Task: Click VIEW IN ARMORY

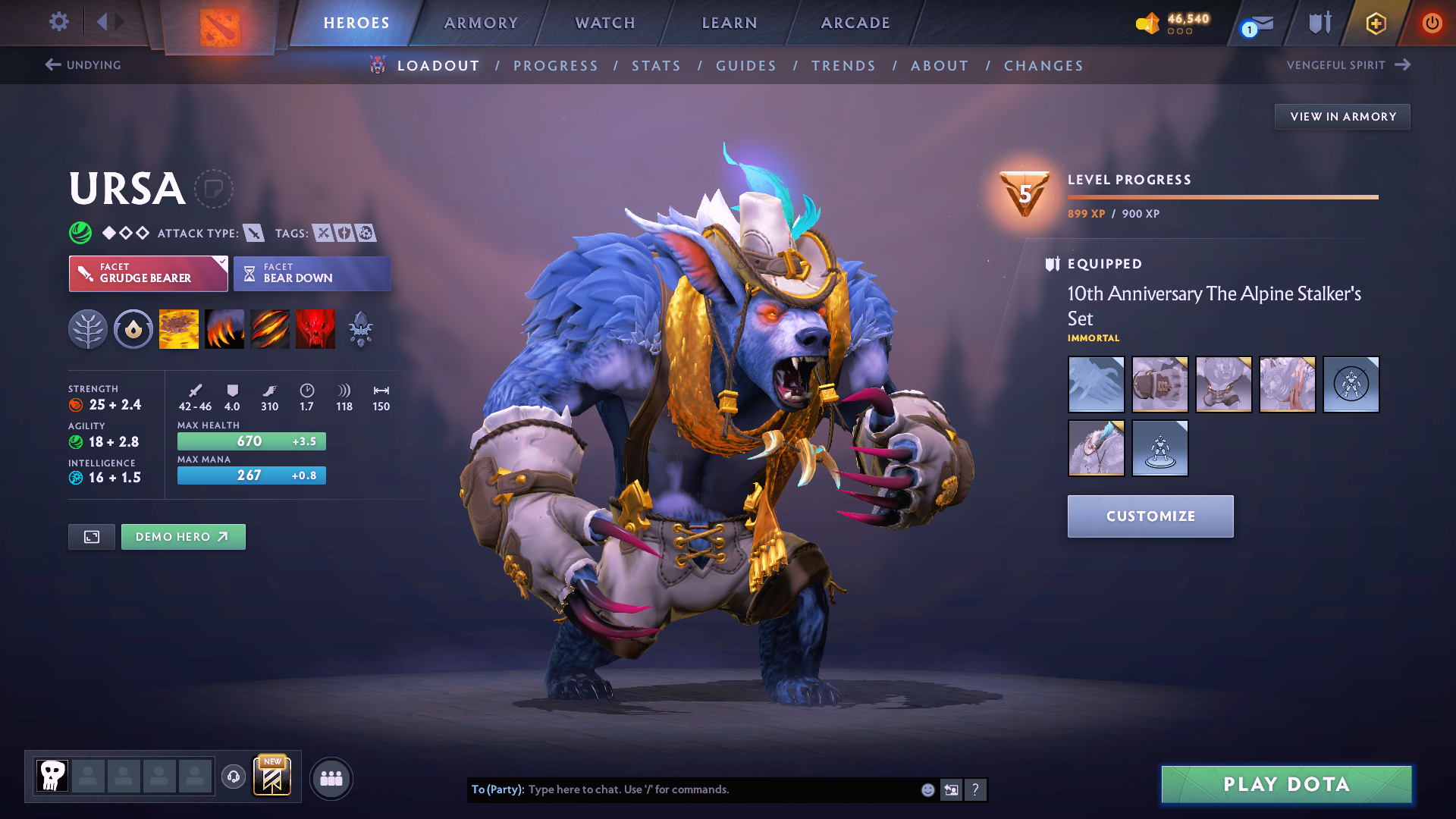Action: pos(1342,116)
